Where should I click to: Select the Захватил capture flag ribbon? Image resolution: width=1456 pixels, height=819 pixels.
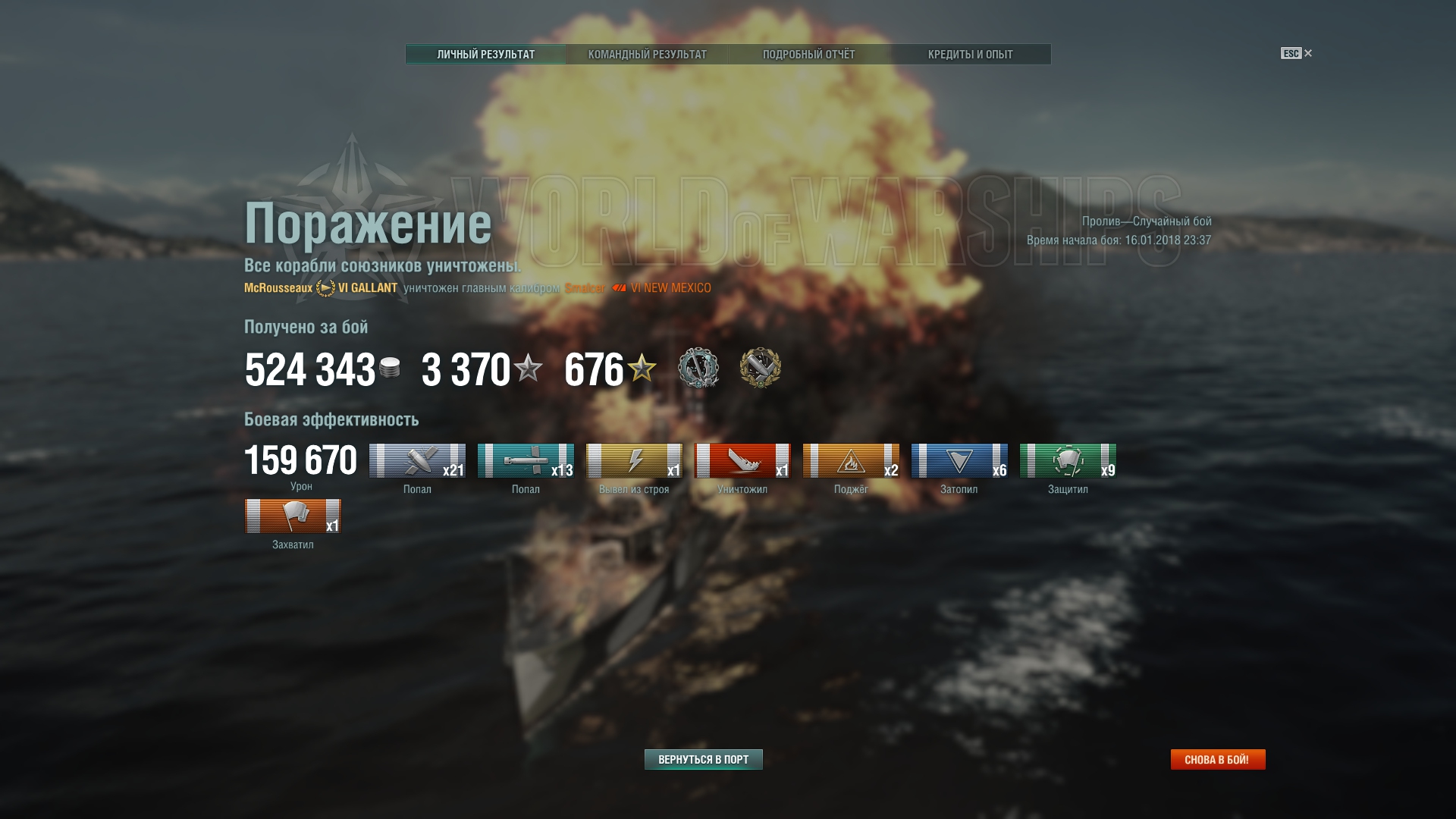[x=293, y=516]
